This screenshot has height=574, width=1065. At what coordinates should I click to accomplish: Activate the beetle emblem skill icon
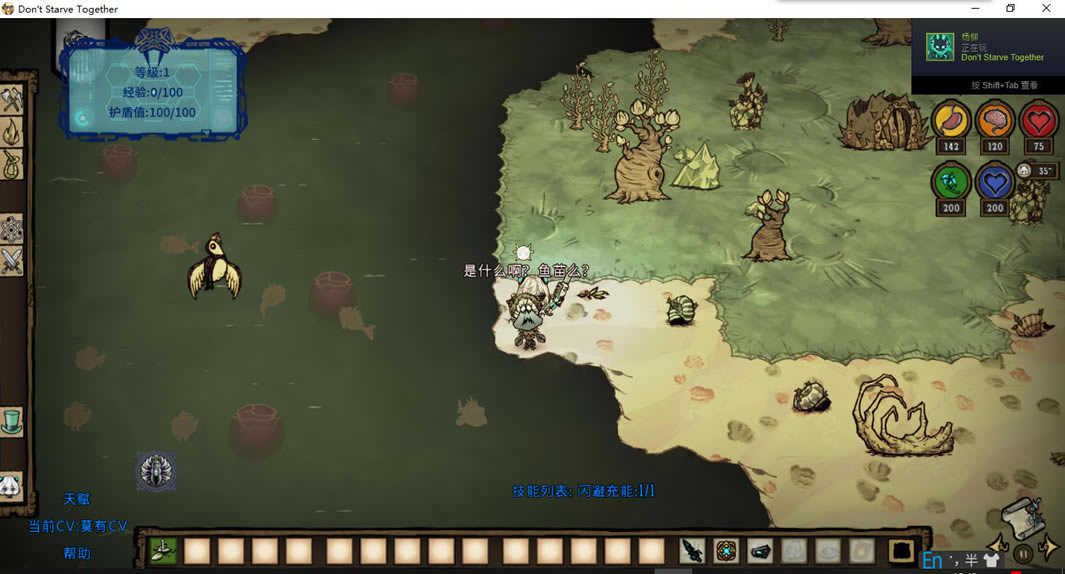156,471
